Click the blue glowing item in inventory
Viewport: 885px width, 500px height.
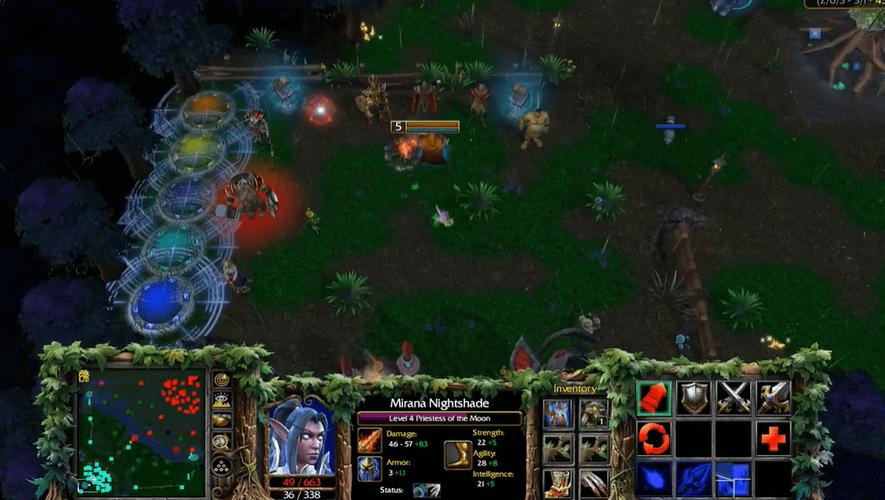(559, 413)
